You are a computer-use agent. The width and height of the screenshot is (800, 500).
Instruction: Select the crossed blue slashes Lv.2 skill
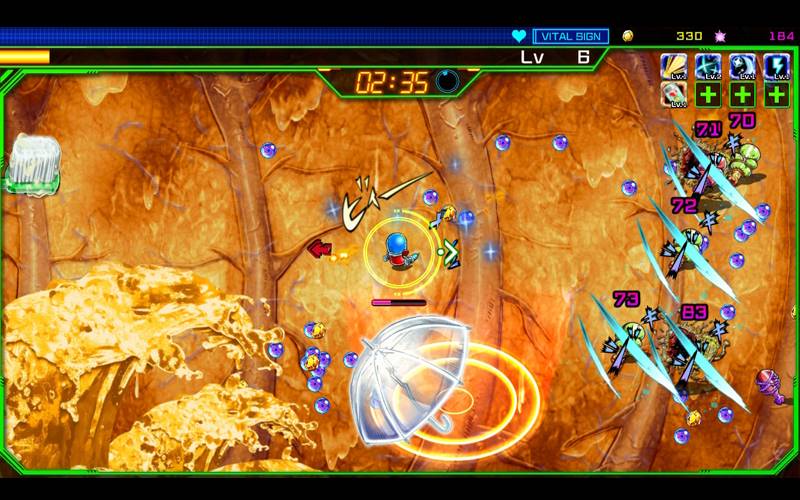(x=709, y=66)
